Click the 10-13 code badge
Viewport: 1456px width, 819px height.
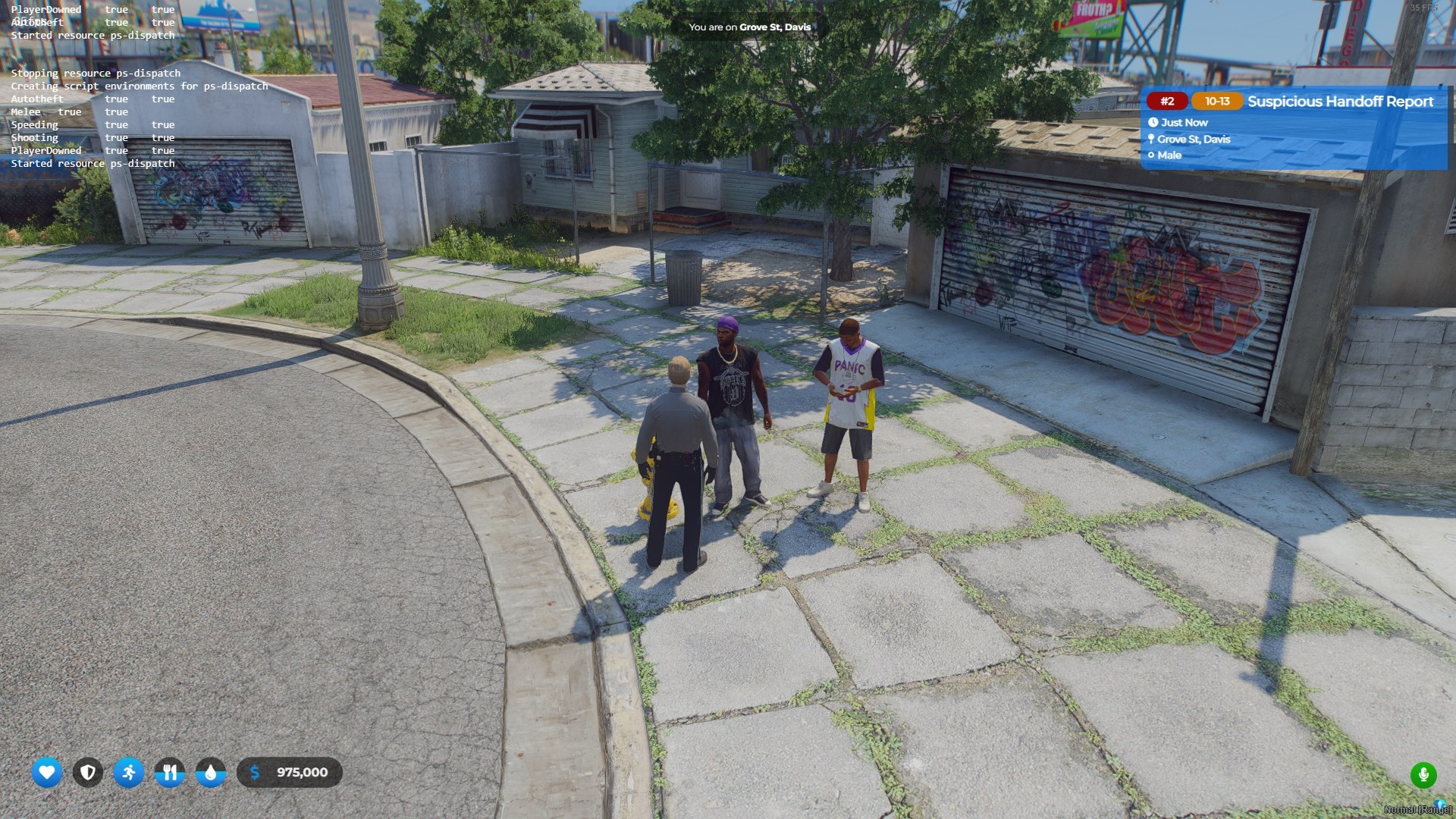tap(1217, 102)
